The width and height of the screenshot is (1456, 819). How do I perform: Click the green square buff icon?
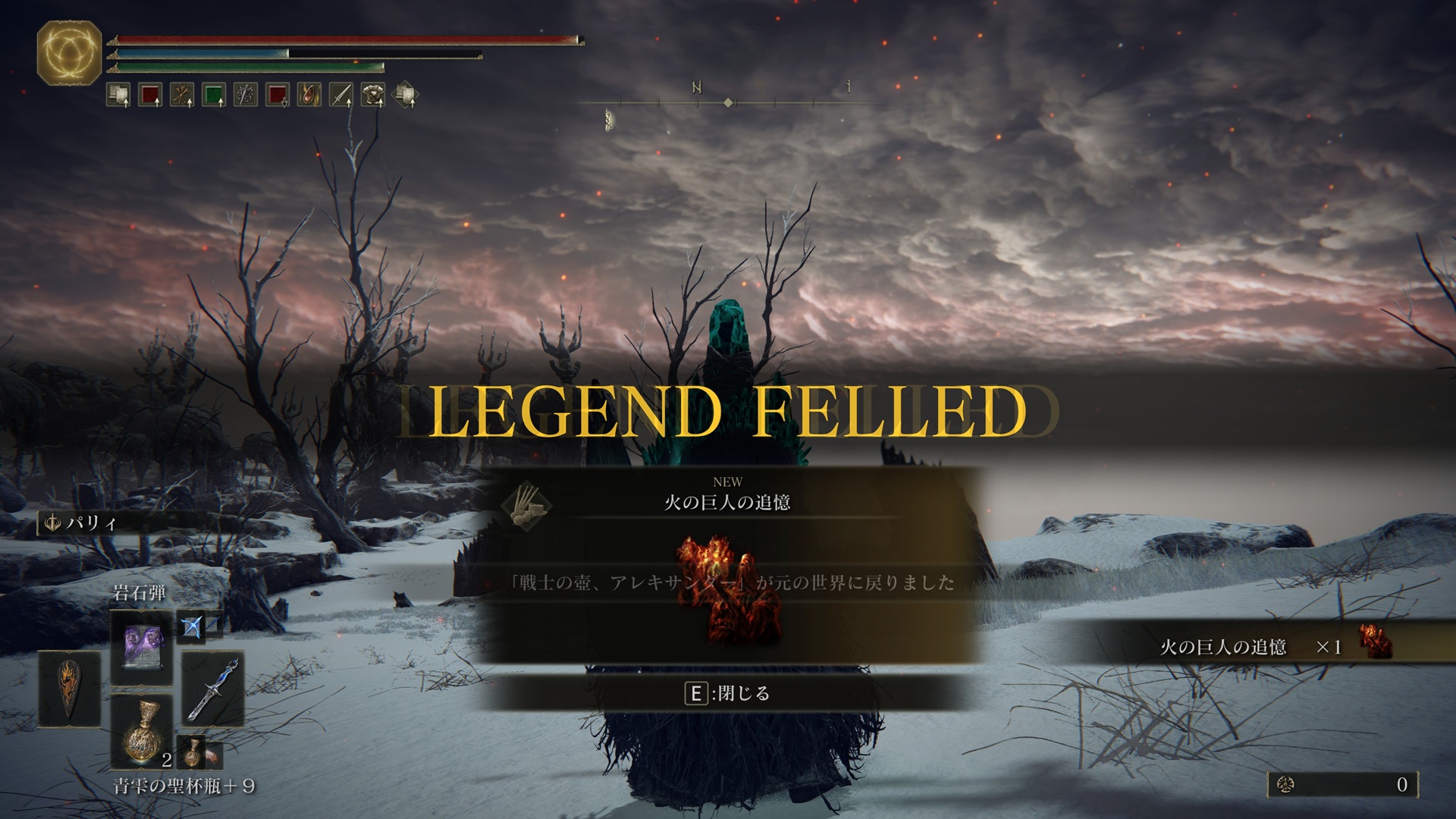click(214, 95)
